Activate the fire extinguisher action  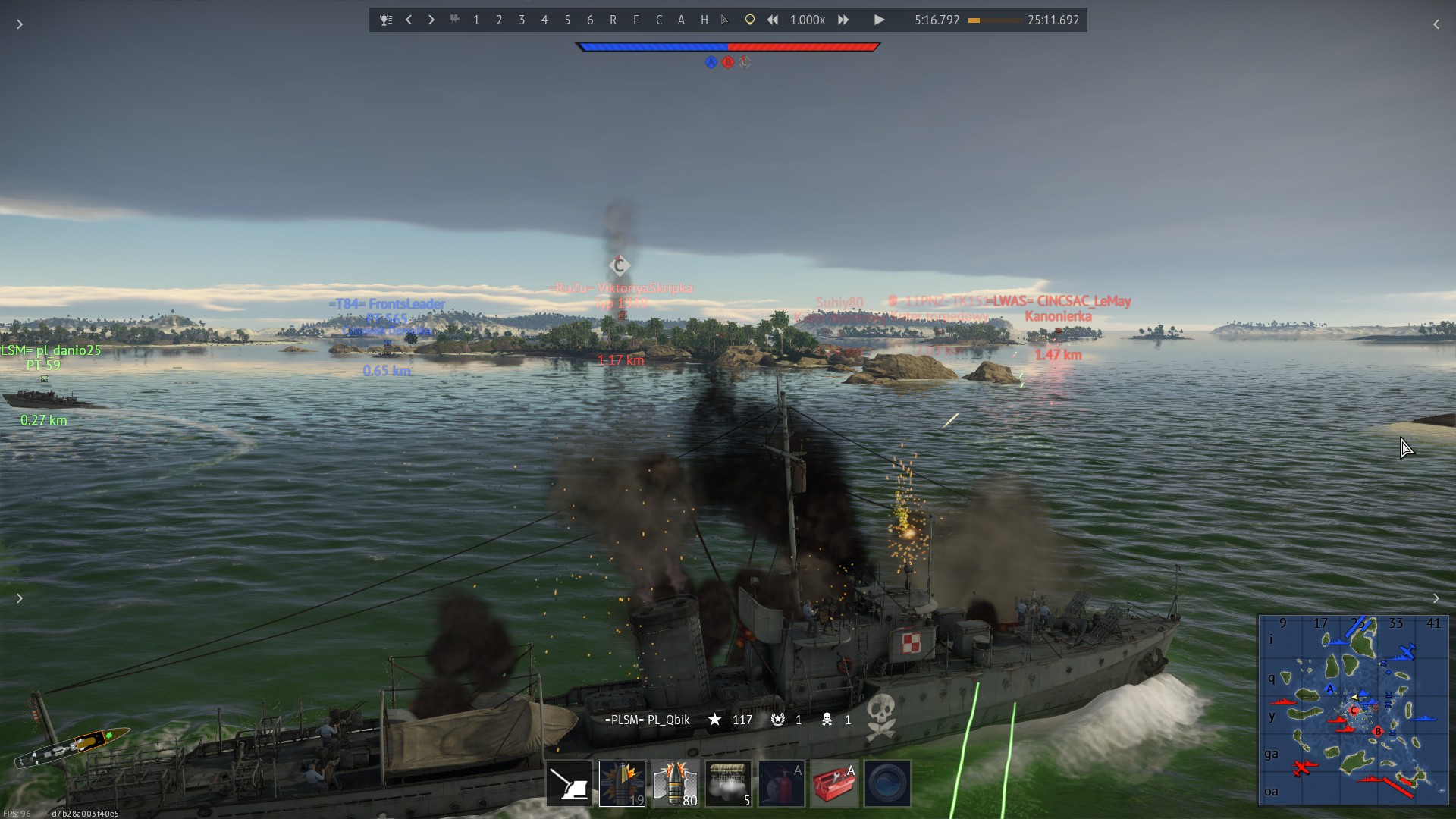pos(781,783)
